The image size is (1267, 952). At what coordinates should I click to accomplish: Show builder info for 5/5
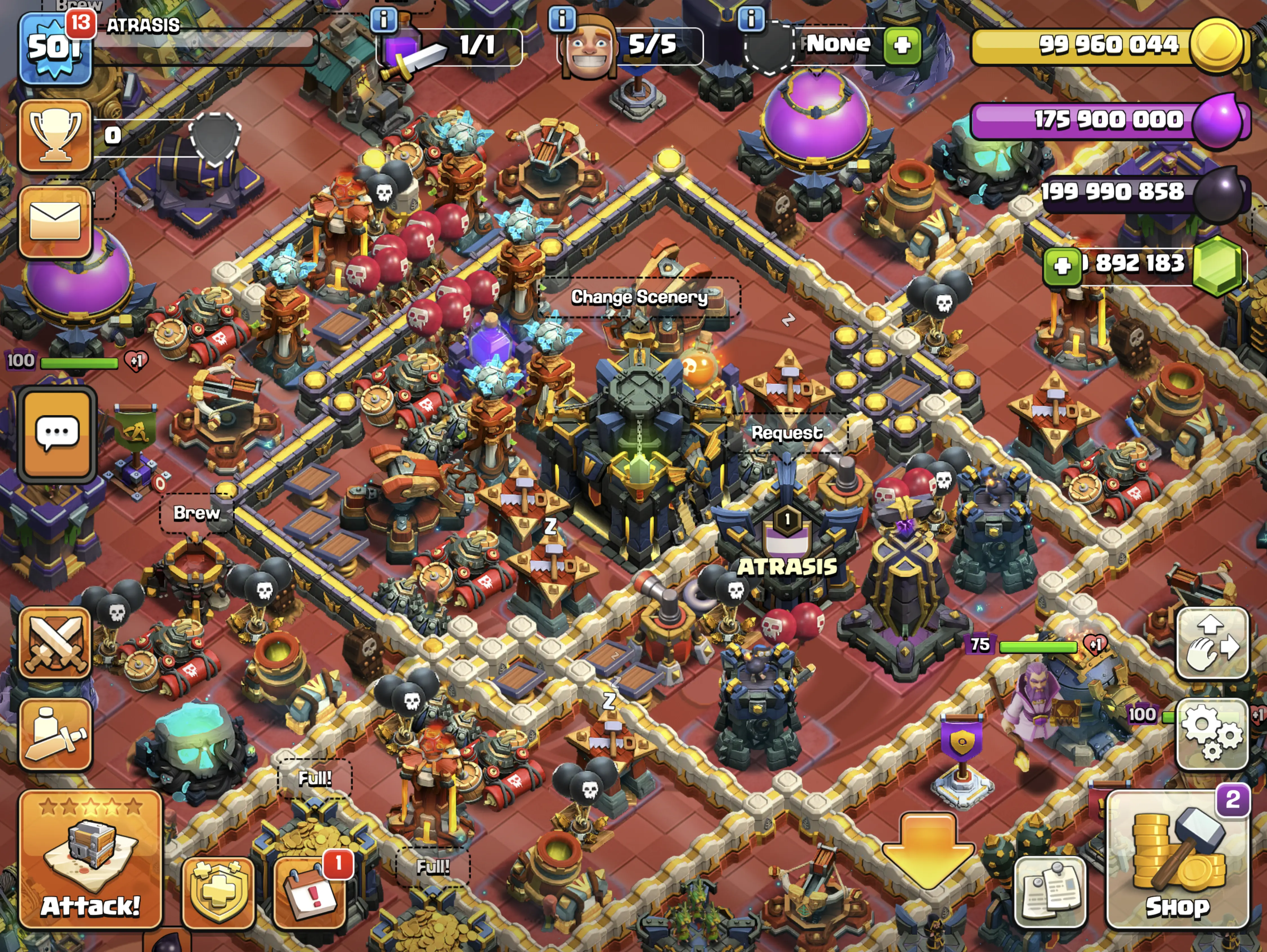coord(562,19)
